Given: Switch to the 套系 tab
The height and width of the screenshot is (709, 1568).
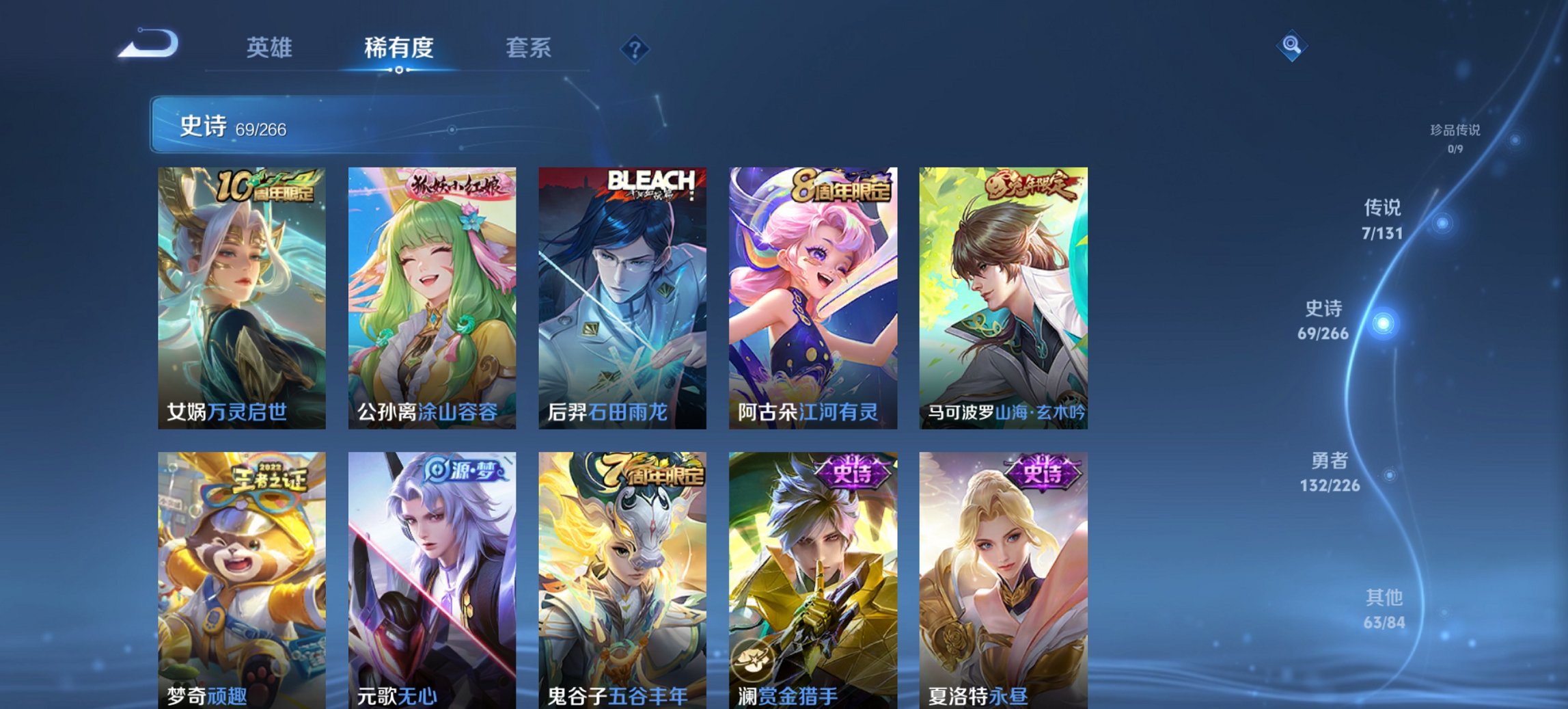Looking at the screenshot, I should [529, 48].
